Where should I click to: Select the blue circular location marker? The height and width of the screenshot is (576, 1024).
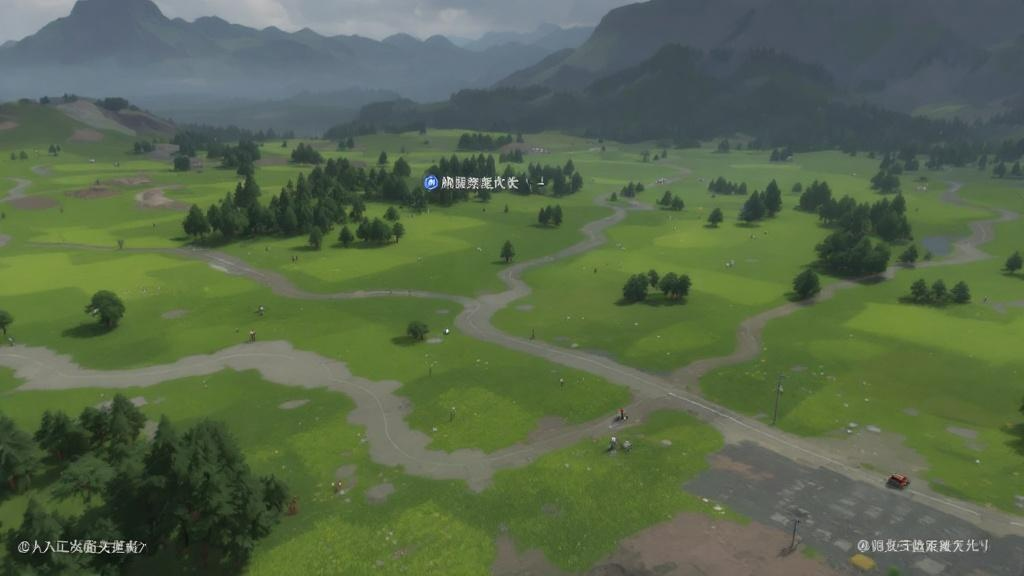click(x=431, y=182)
